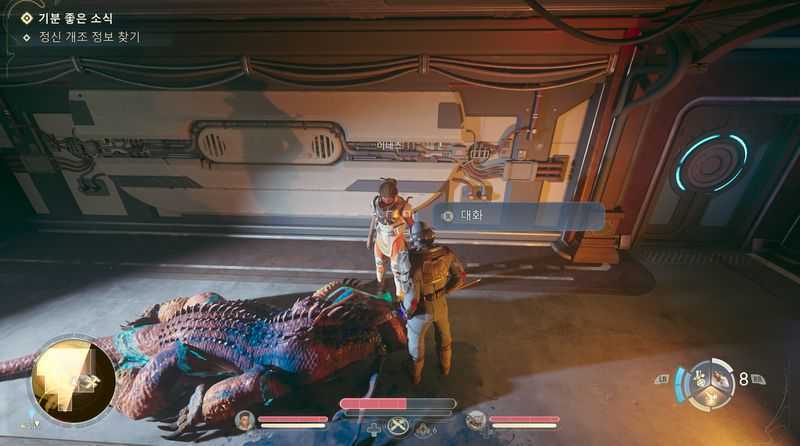Choose the bottom segment of the ability wheel
The width and height of the screenshot is (800, 446).
712,397
